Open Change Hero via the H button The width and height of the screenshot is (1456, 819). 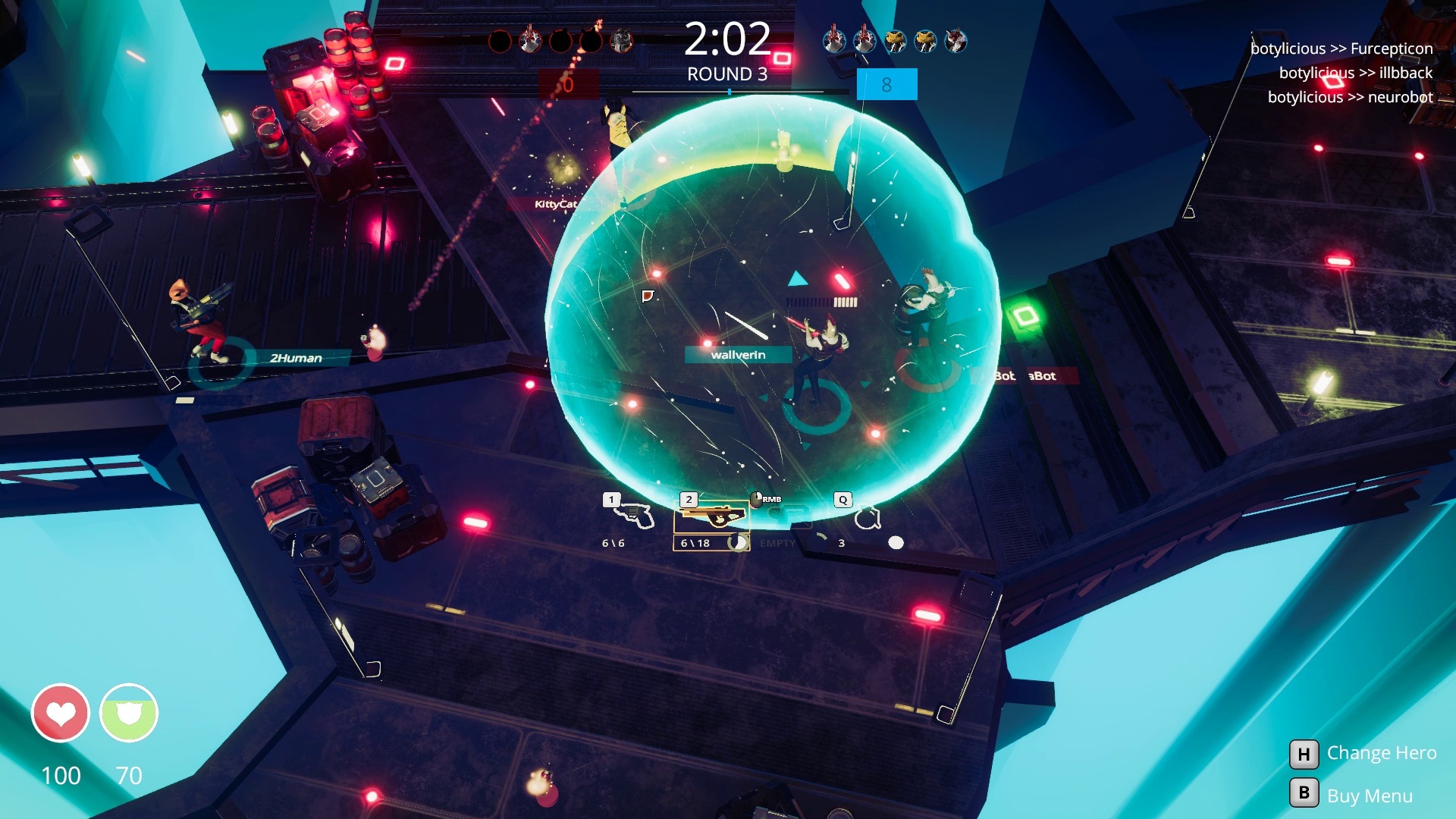click(1303, 753)
